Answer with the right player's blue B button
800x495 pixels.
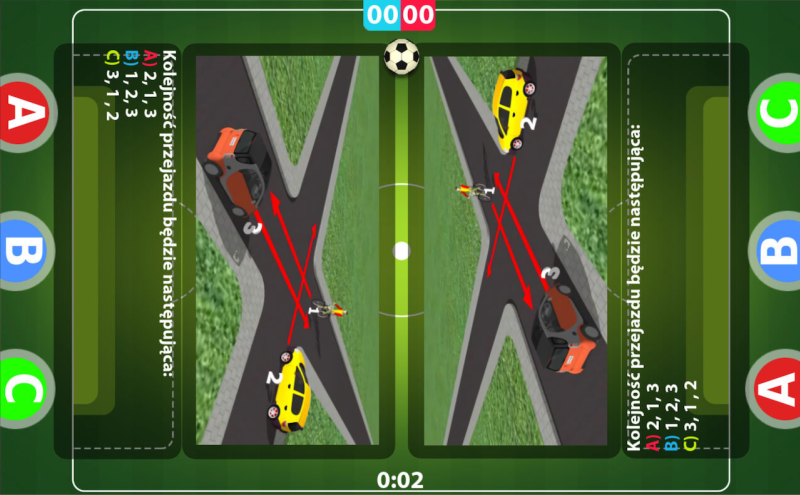pos(778,250)
